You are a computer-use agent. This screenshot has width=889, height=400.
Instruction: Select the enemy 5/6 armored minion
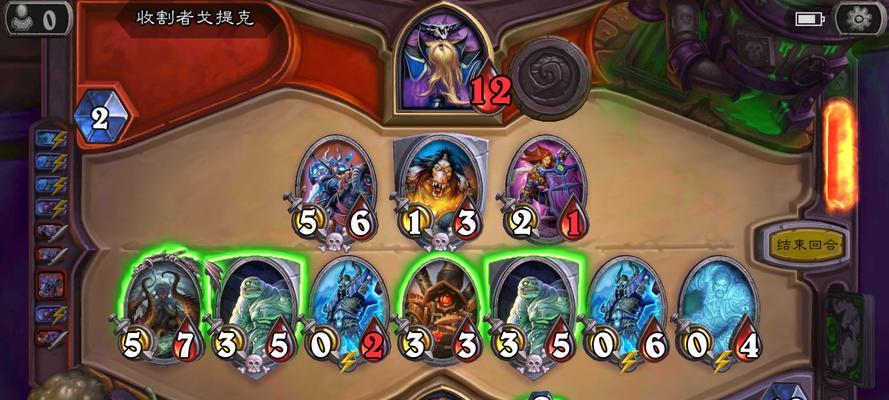click(x=337, y=187)
